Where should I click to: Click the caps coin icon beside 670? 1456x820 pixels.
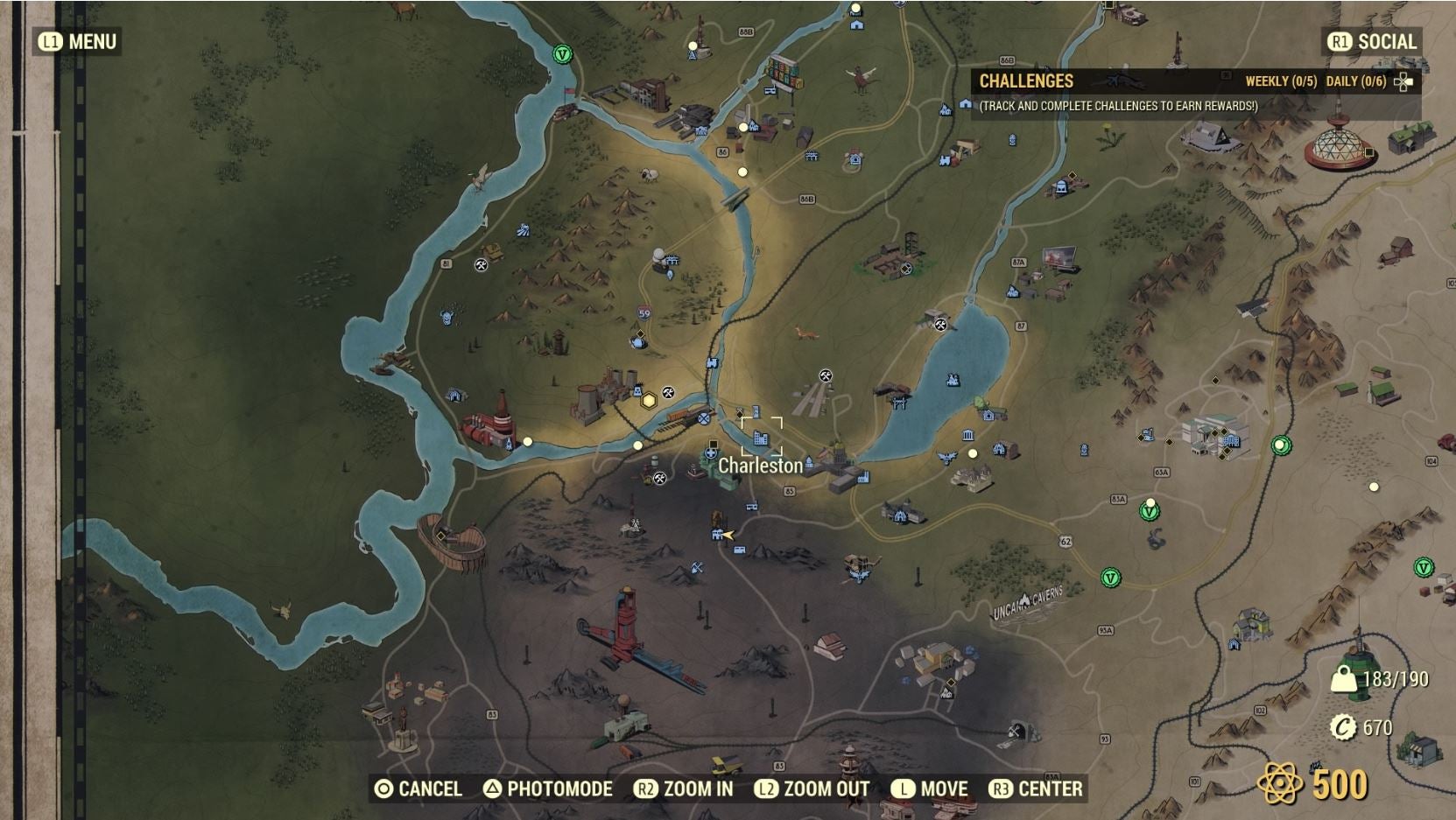(x=1343, y=726)
